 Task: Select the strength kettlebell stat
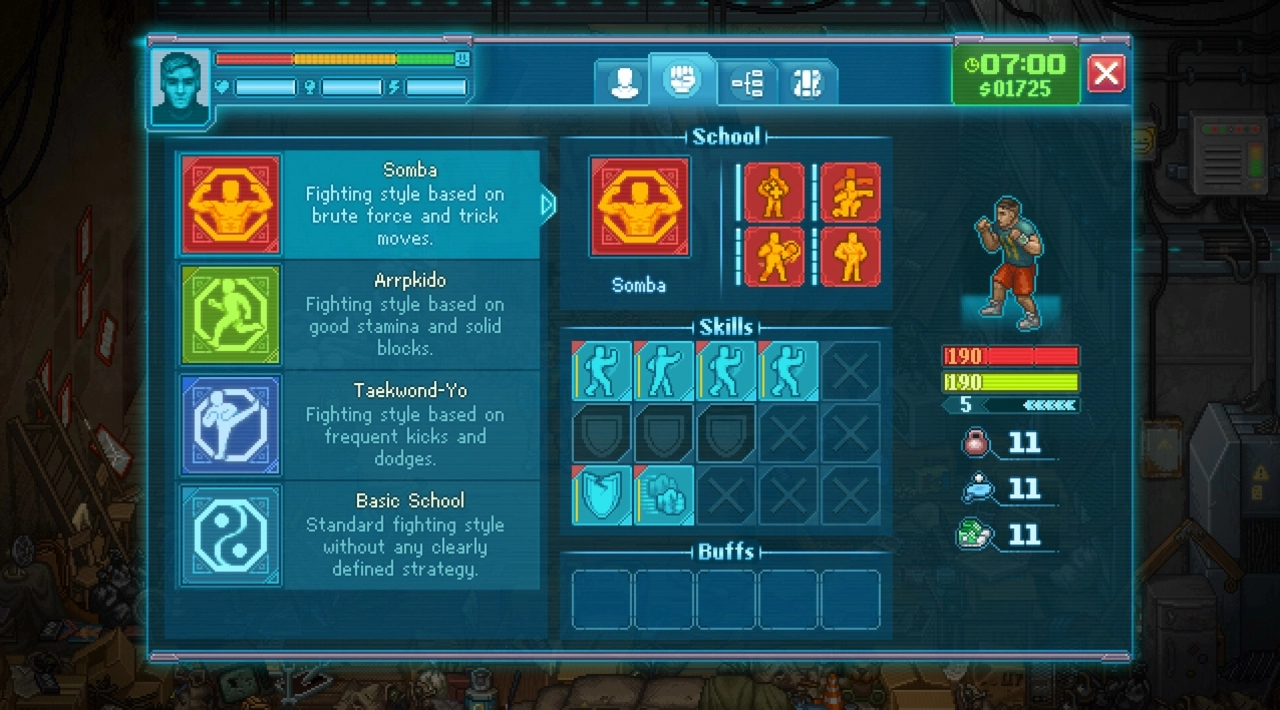pyautogui.click(x=974, y=442)
